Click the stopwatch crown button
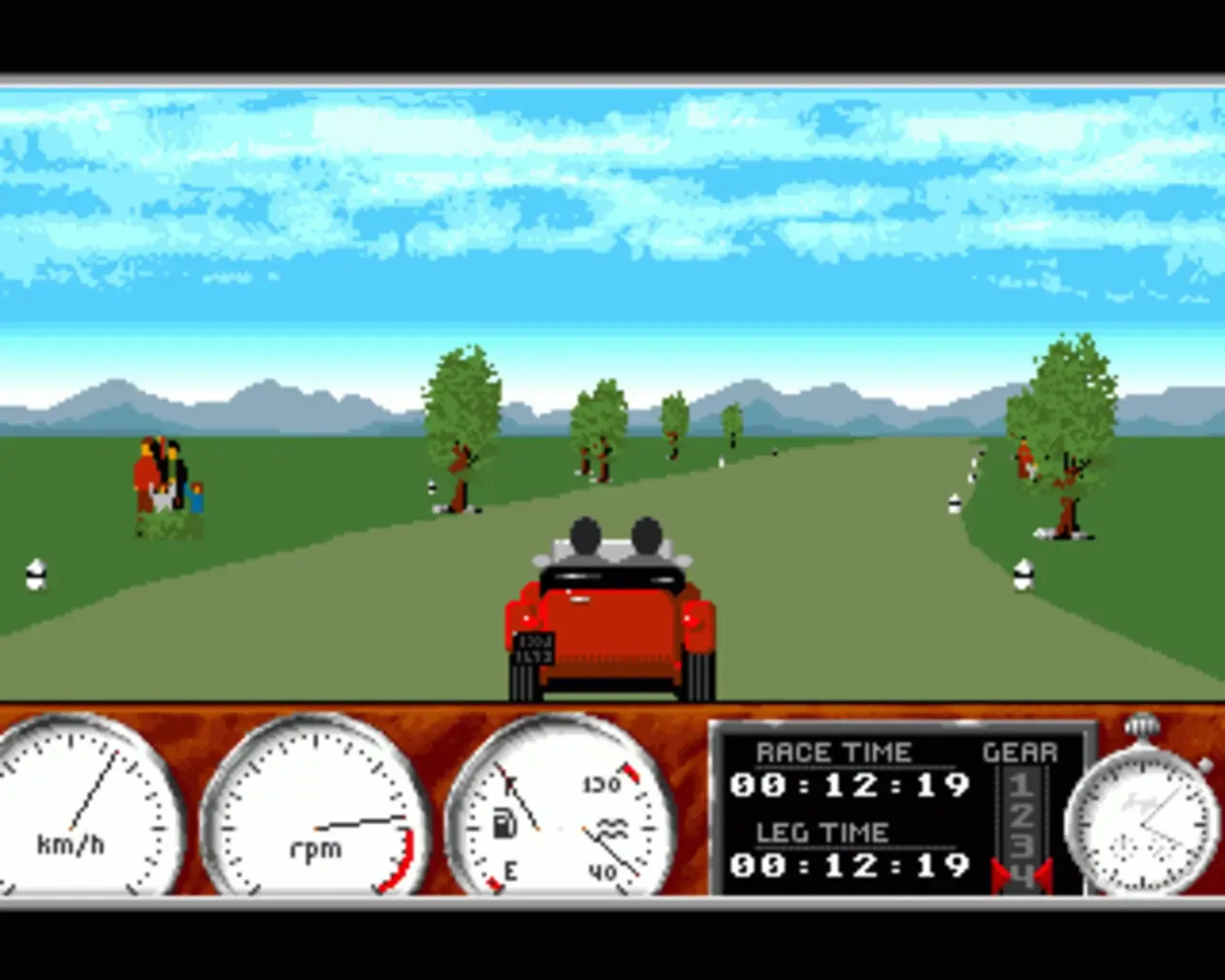 [1142, 726]
